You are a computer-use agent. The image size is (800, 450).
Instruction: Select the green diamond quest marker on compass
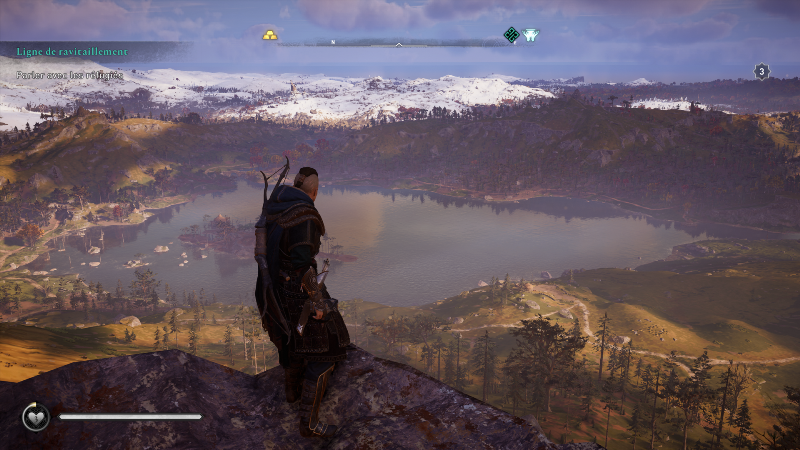(511, 35)
